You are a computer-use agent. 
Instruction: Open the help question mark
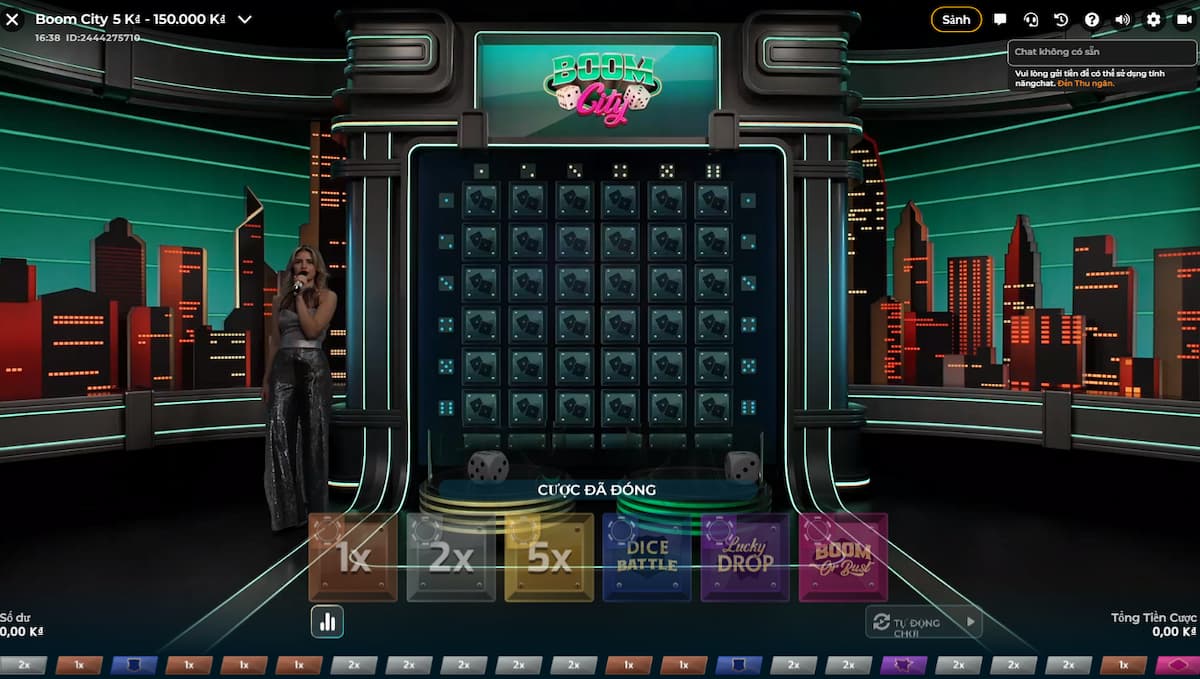pos(1092,19)
